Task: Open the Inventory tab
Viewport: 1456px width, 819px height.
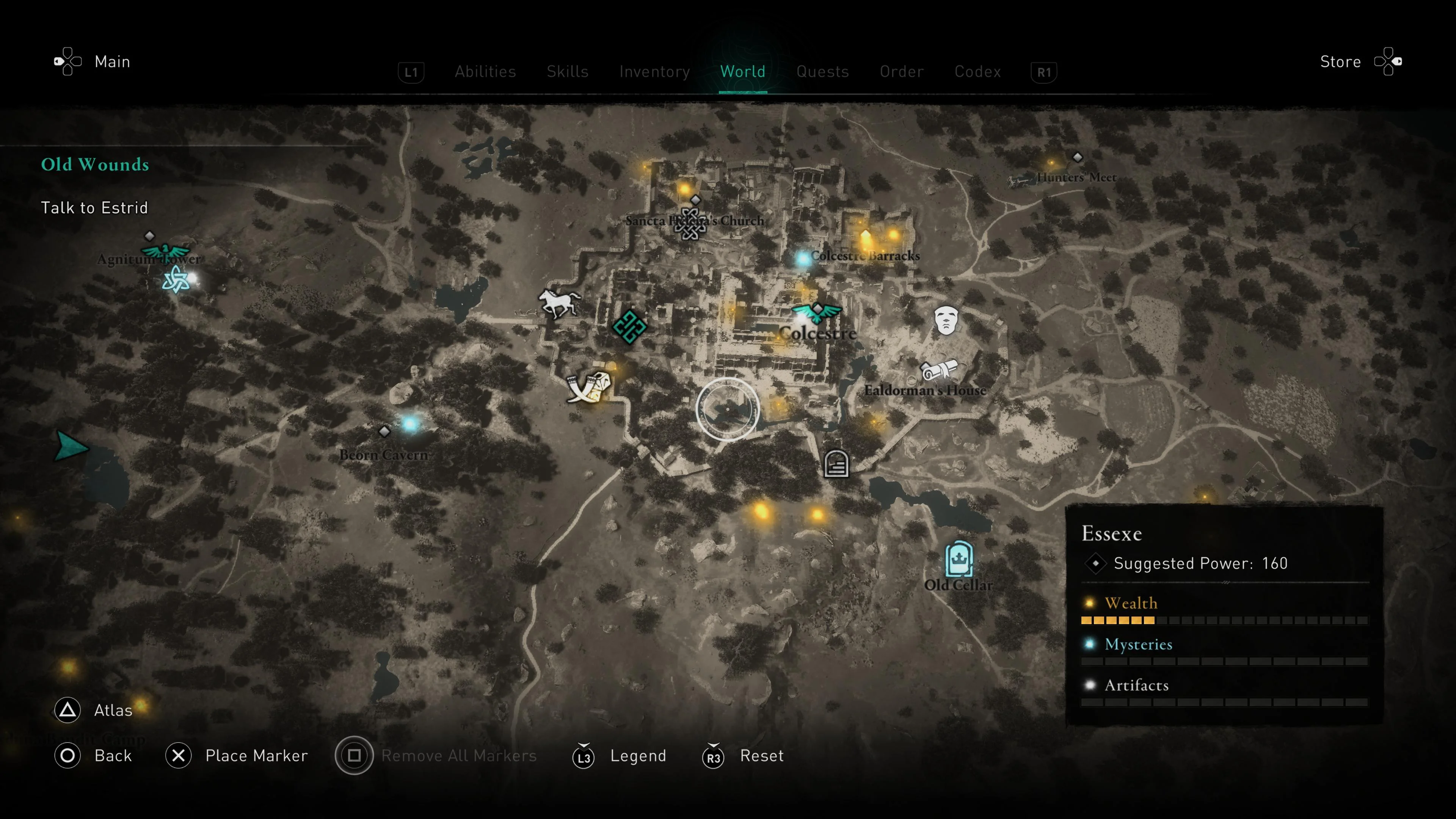Action: click(654, 71)
